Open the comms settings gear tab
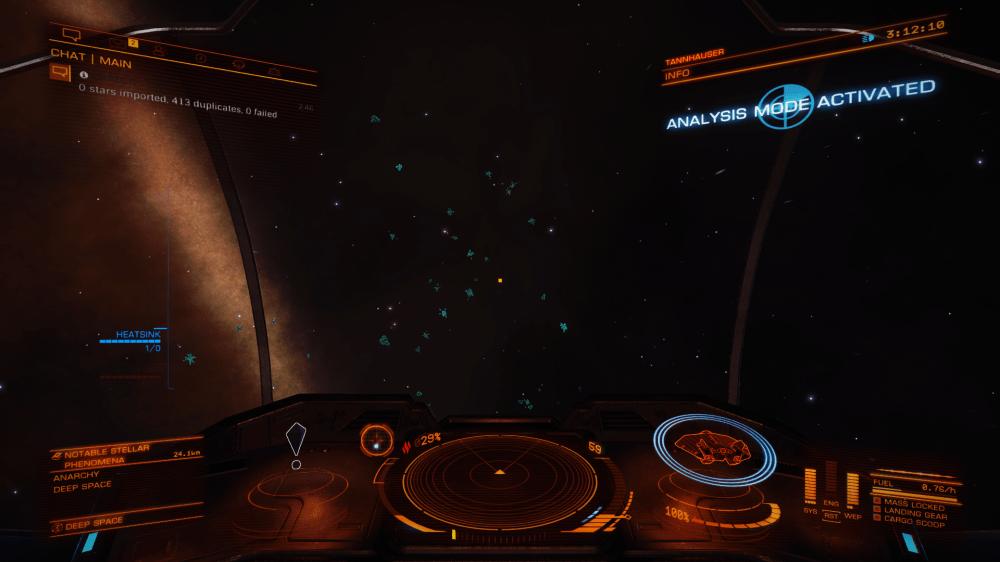Image resolution: width=1000 pixels, height=562 pixels. click(x=274, y=71)
